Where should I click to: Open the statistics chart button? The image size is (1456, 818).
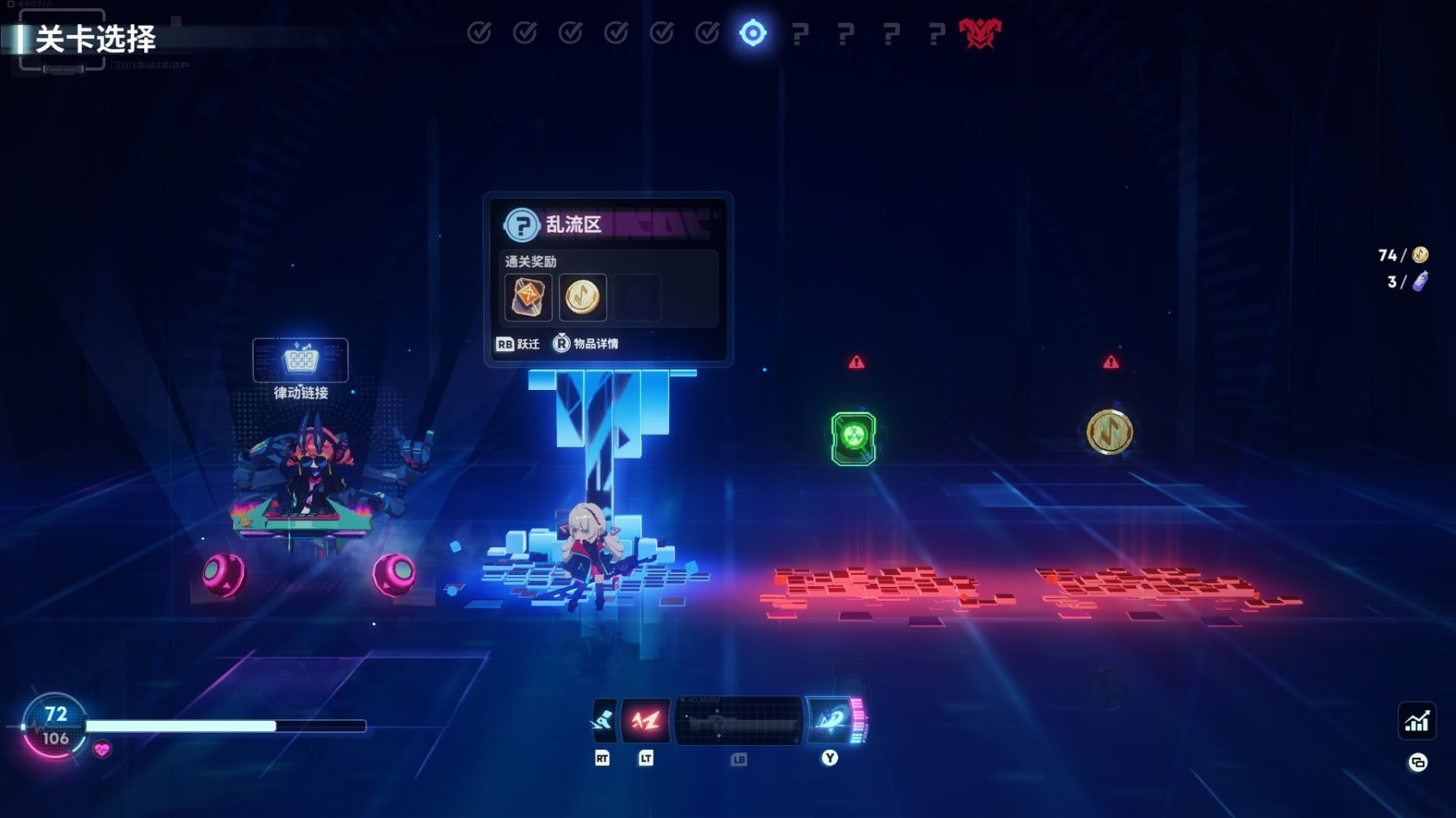coord(1416,721)
